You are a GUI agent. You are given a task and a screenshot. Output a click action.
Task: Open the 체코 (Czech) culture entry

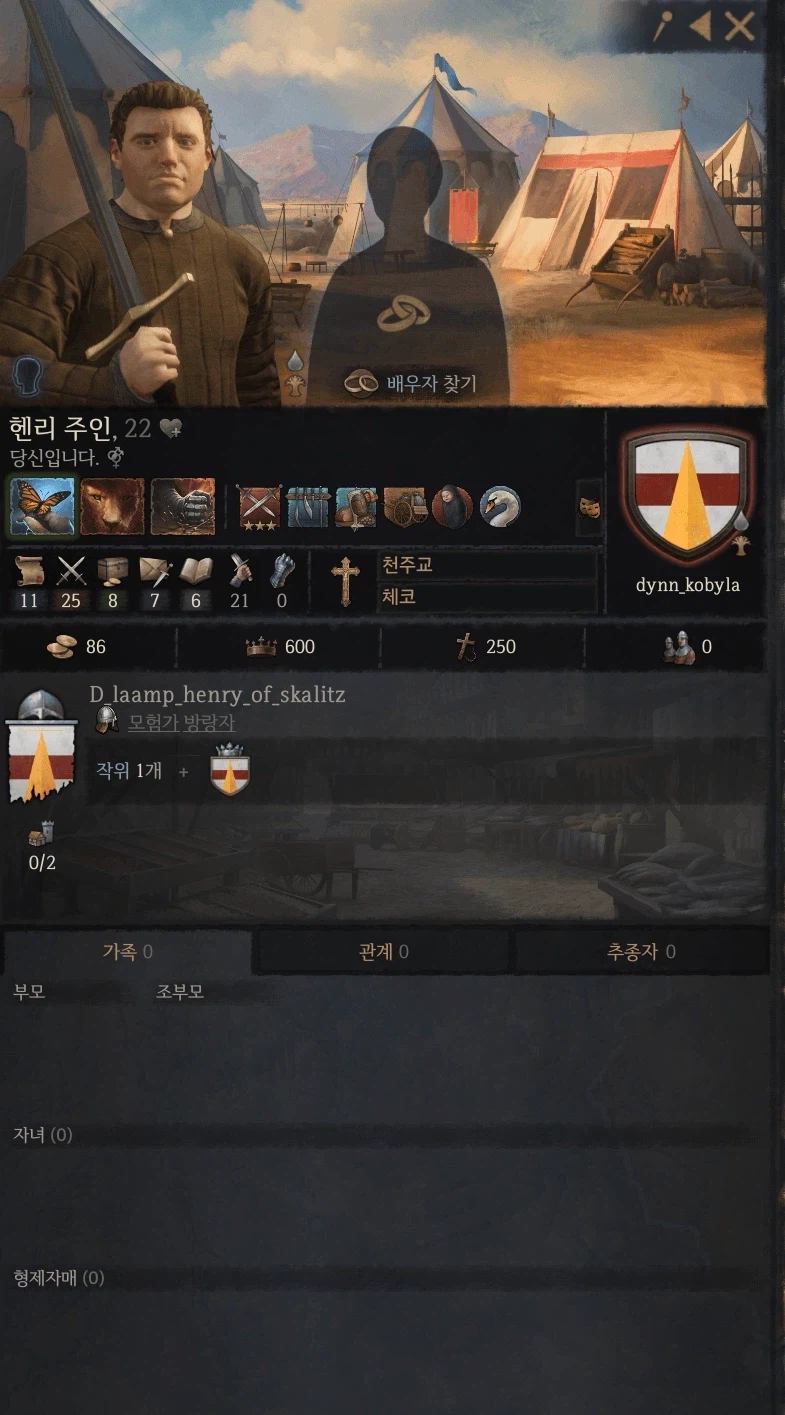pos(487,598)
